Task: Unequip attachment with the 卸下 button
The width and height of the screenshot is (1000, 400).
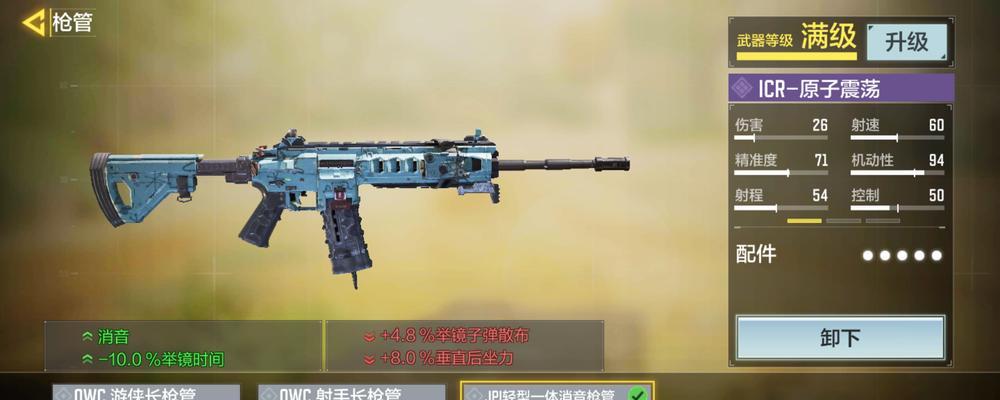Action: [x=840, y=338]
